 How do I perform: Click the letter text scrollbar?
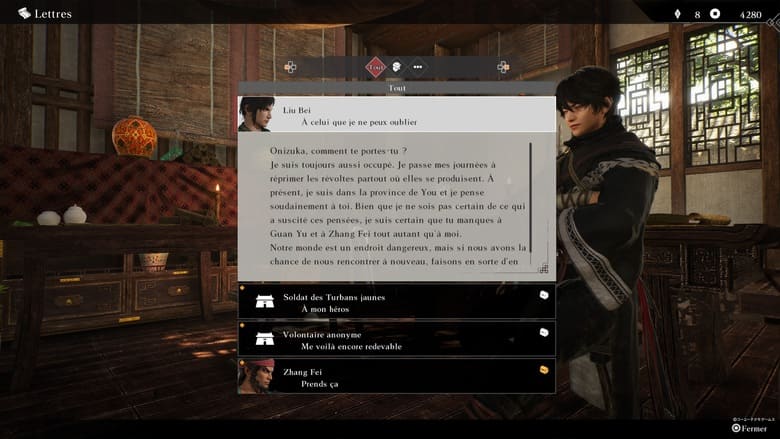pyautogui.click(x=530, y=200)
